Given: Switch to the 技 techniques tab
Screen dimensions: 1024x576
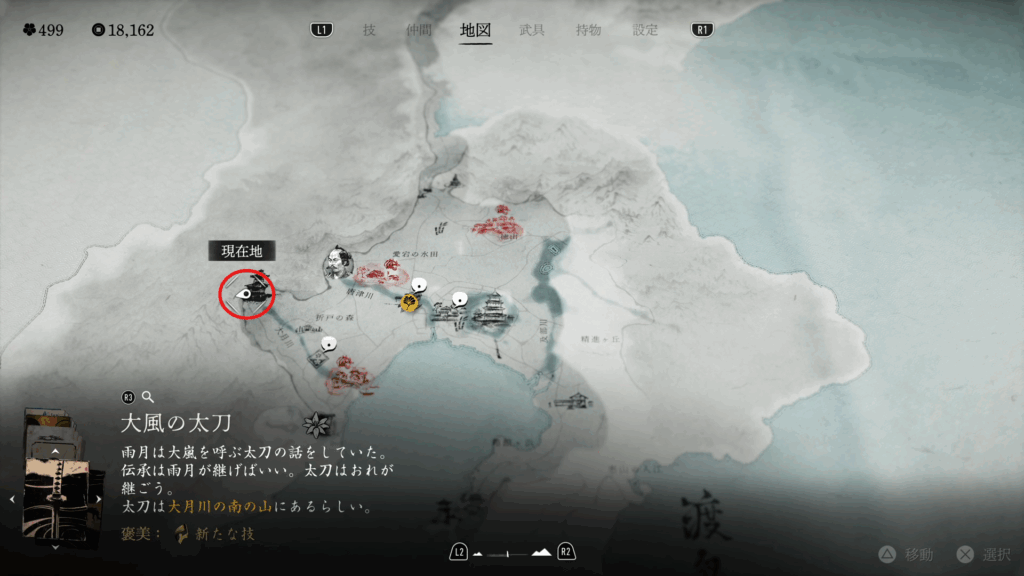Looking at the screenshot, I should (x=369, y=30).
